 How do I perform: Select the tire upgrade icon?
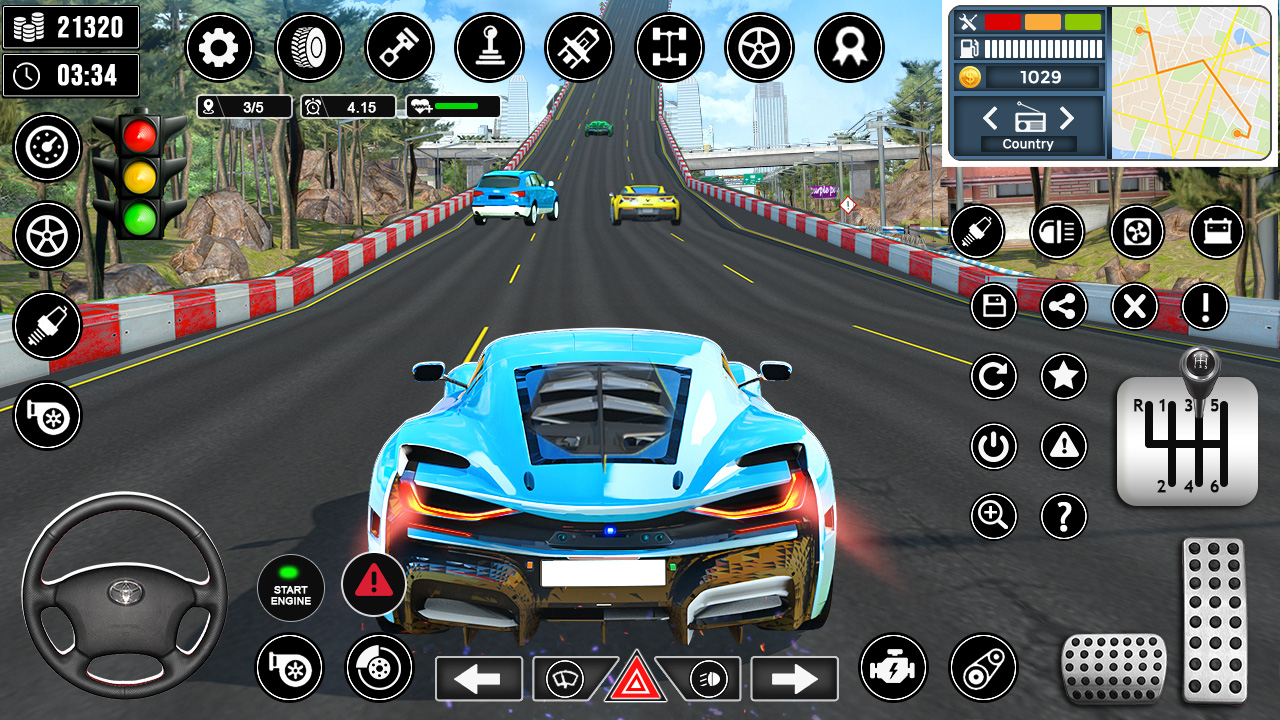click(x=310, y=47)
